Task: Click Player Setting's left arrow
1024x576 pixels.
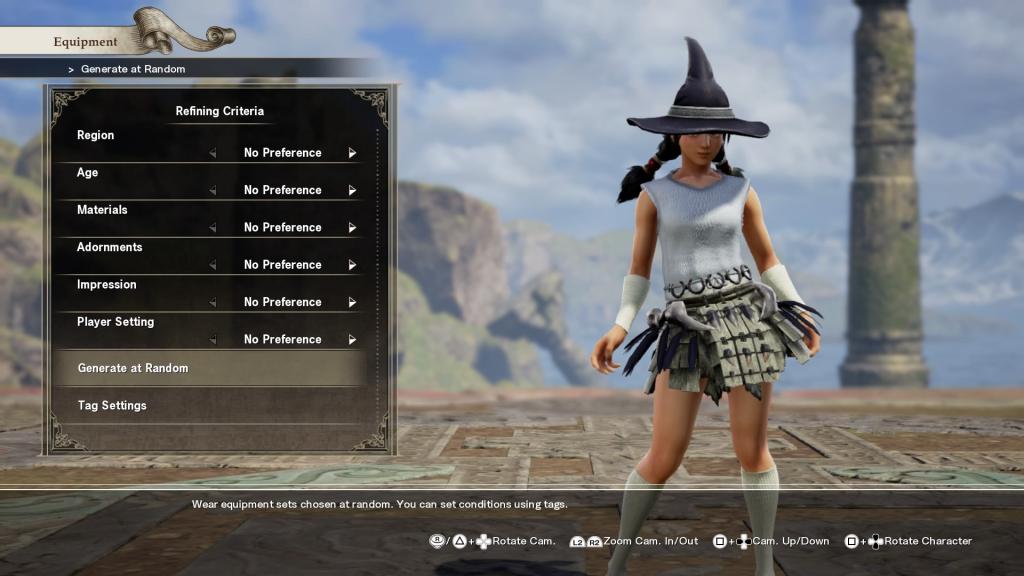Action: [212, 340]
